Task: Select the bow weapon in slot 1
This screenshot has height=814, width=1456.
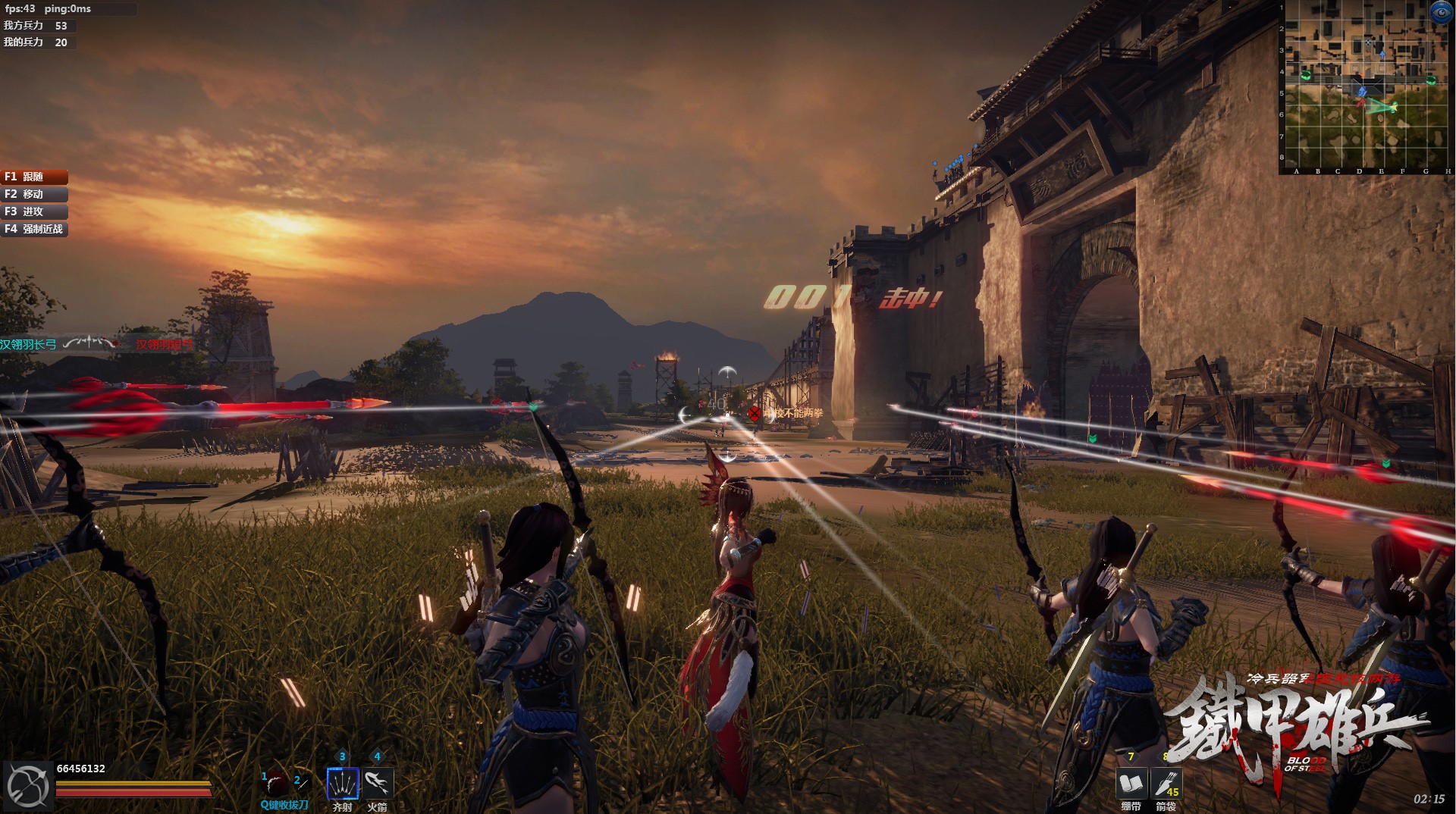Action: tap(276, 783)
